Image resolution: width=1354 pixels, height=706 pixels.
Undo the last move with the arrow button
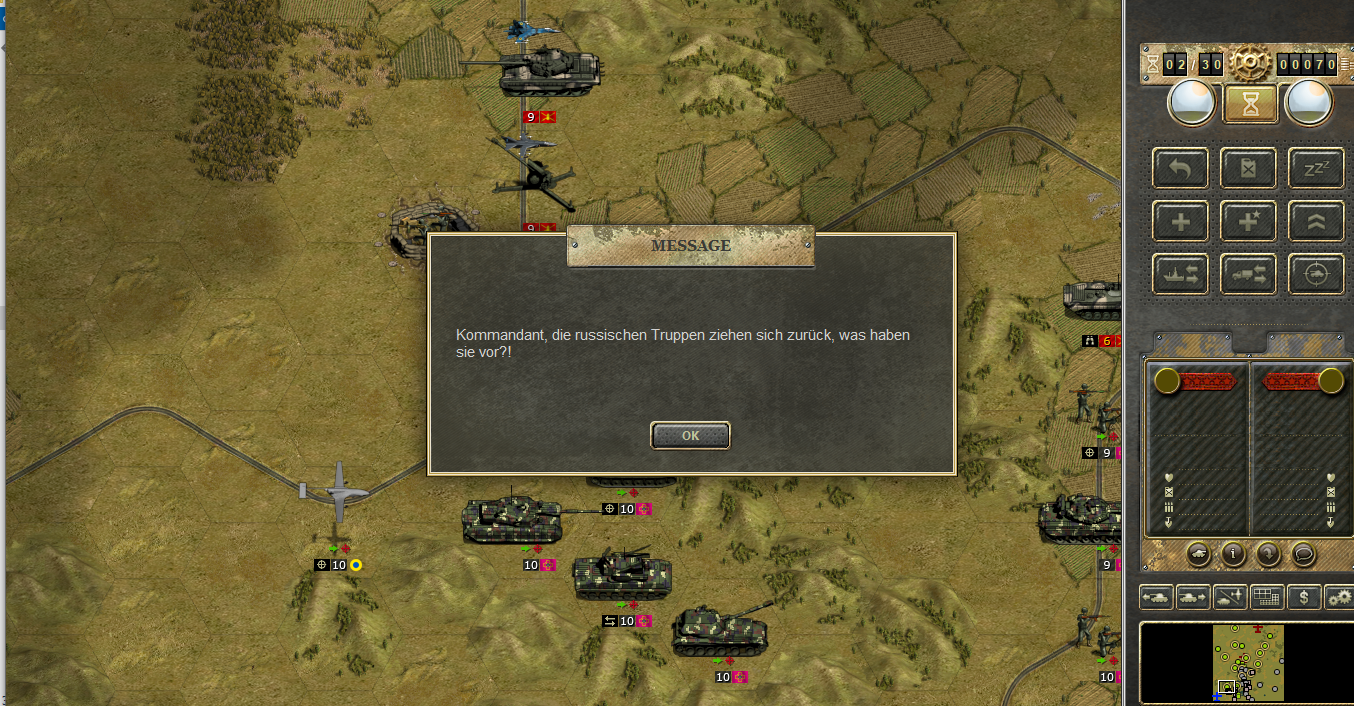[x=1180, y=168]
